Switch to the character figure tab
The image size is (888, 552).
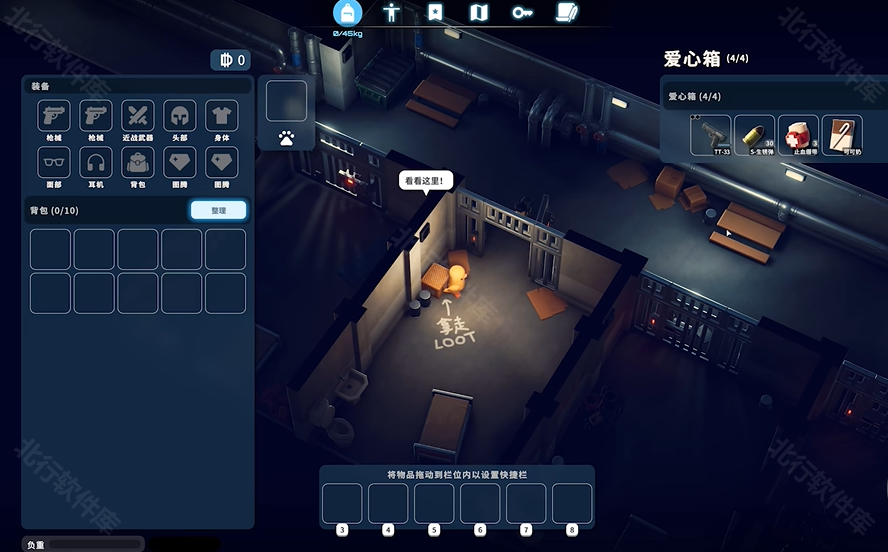392,13
